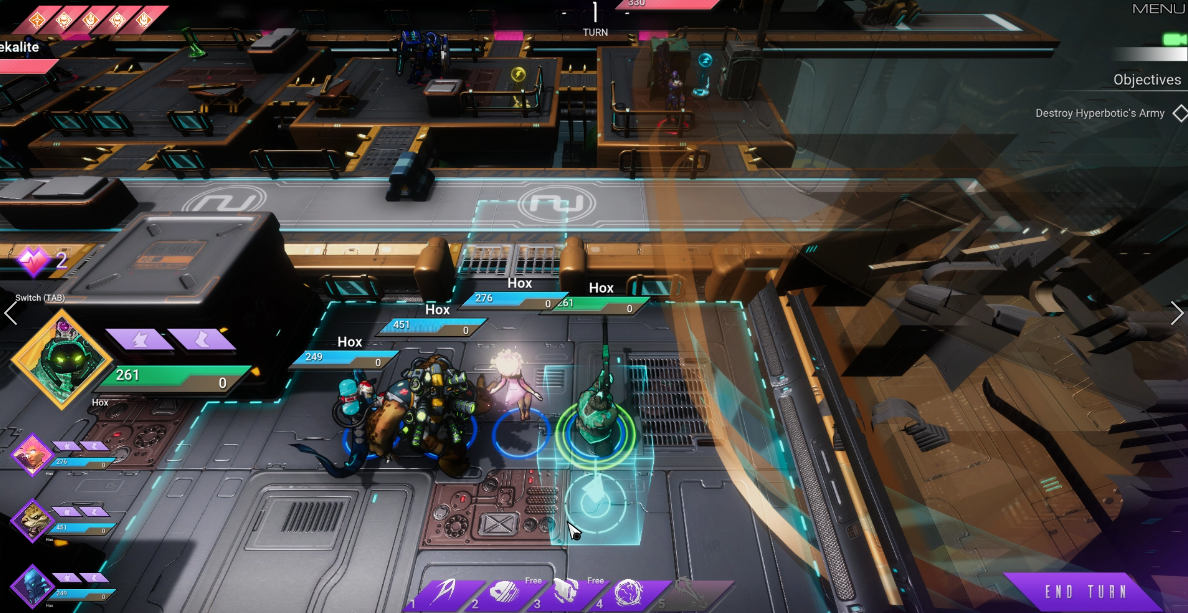The image size is (1188, 613).
Task: Switch to the pink-haired hero portrait
Action: click(x=32, y=456)
